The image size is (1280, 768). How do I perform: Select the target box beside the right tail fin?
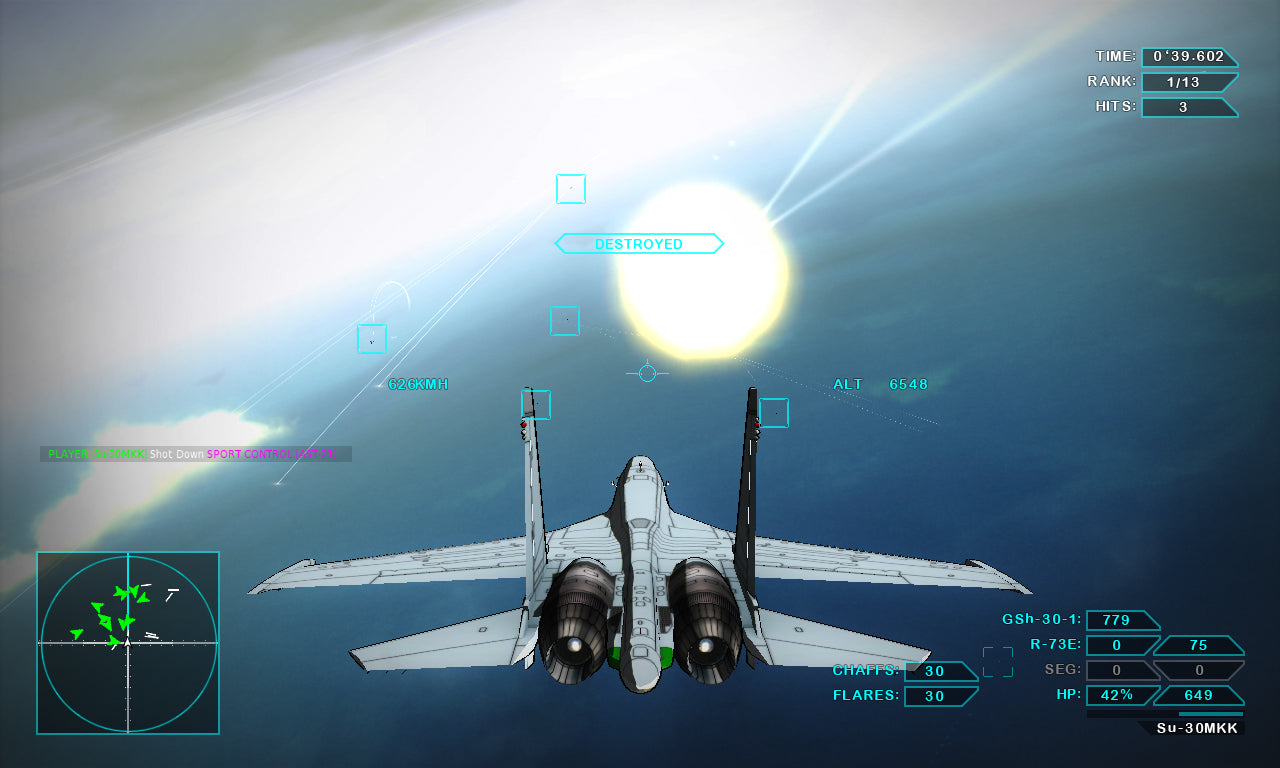click(775, 412)
